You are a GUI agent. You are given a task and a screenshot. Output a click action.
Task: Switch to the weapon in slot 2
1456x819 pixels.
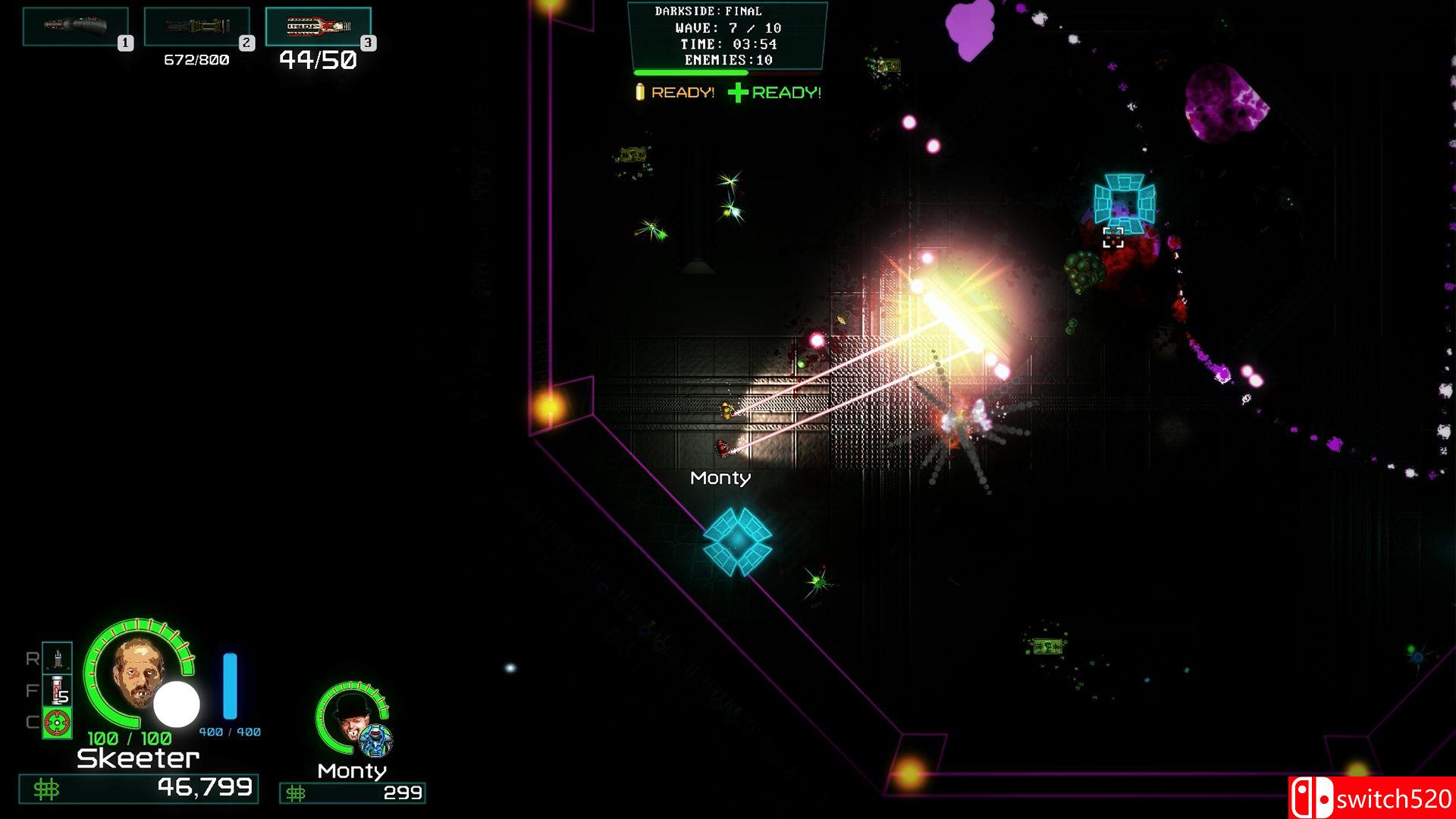coord(196,27)
